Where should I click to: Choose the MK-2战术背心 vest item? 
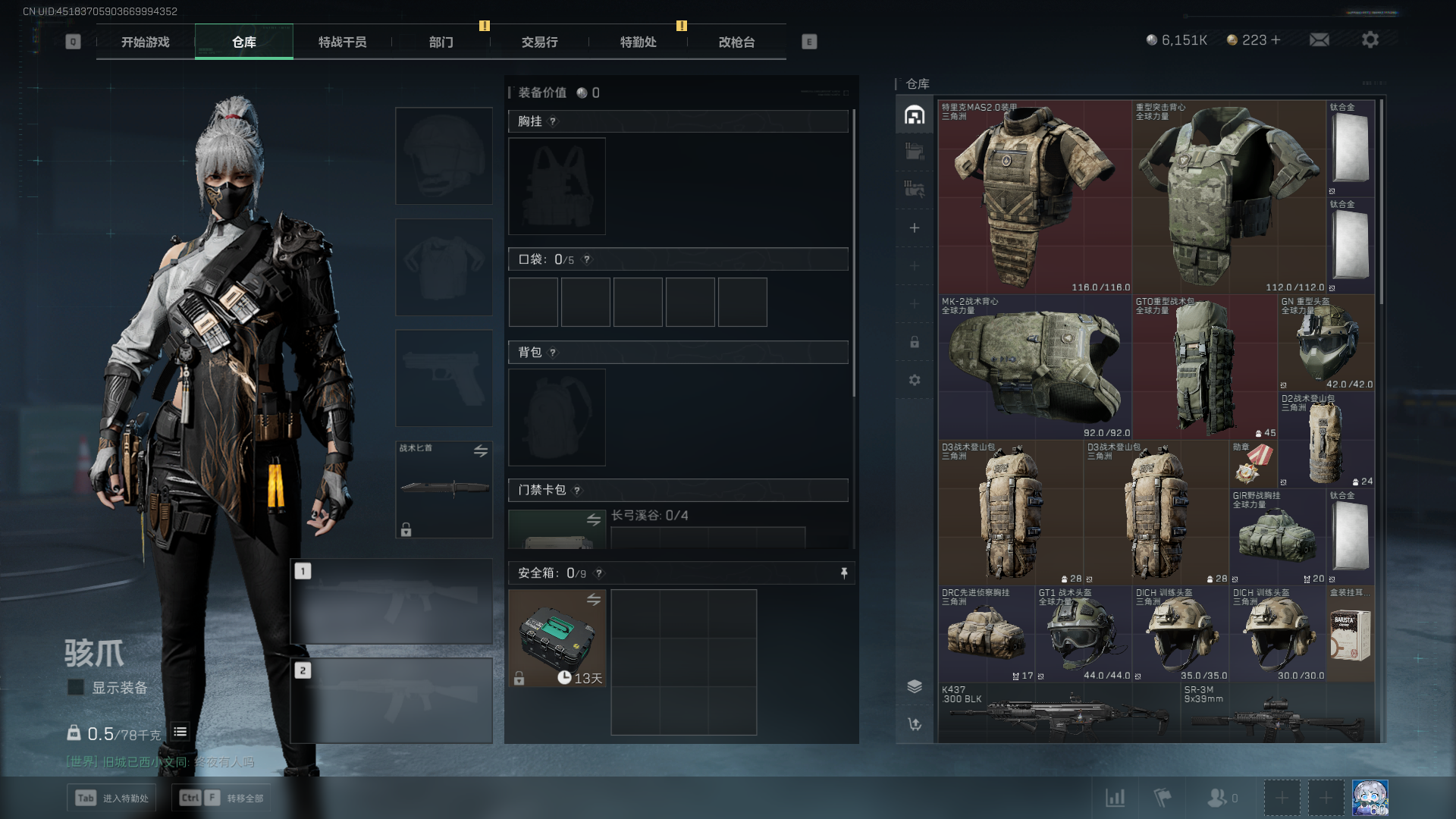pos(1034,367)
